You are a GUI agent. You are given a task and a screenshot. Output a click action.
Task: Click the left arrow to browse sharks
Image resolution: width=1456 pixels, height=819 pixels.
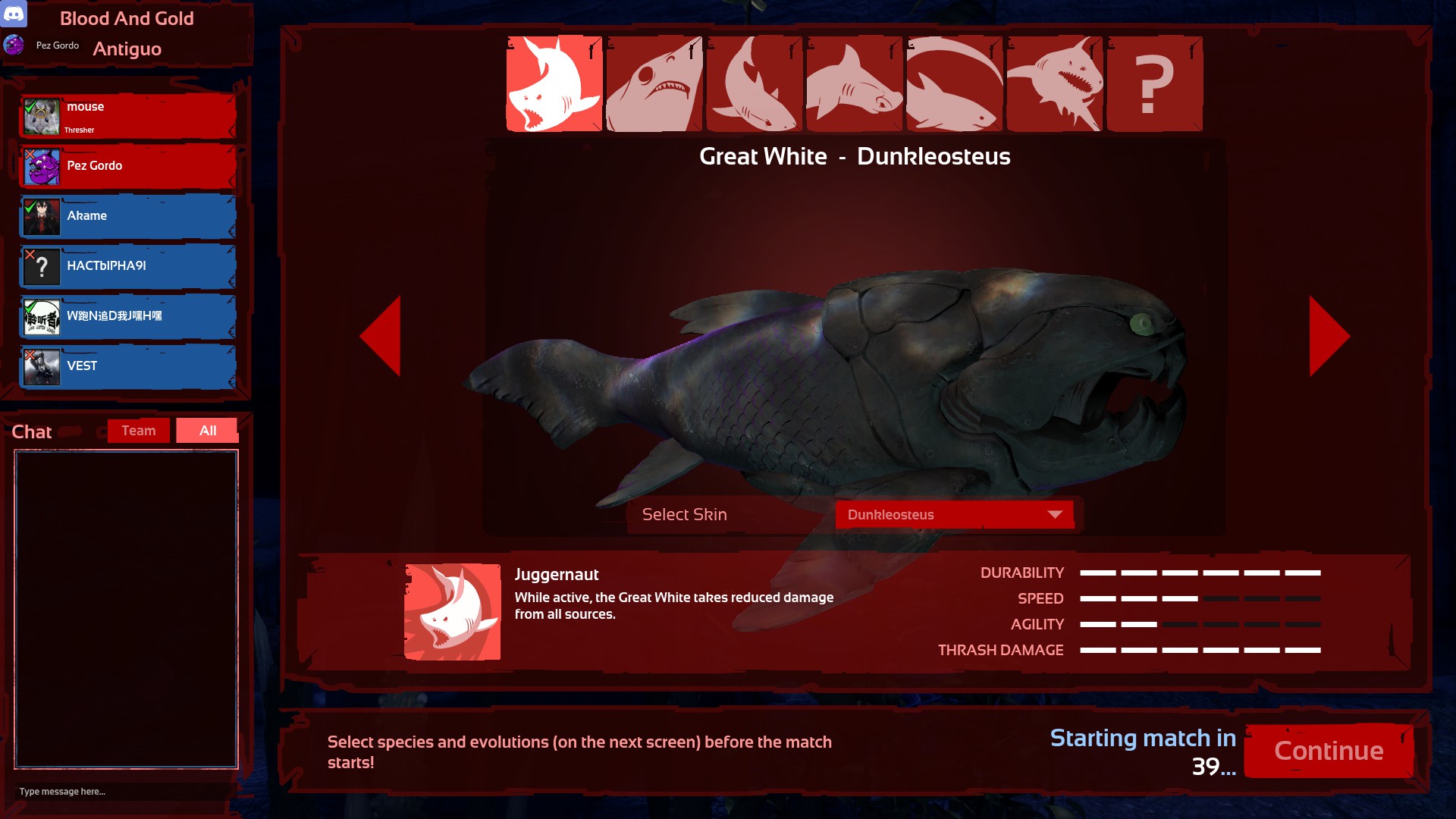pyautogui.click(x=385, y=336)
